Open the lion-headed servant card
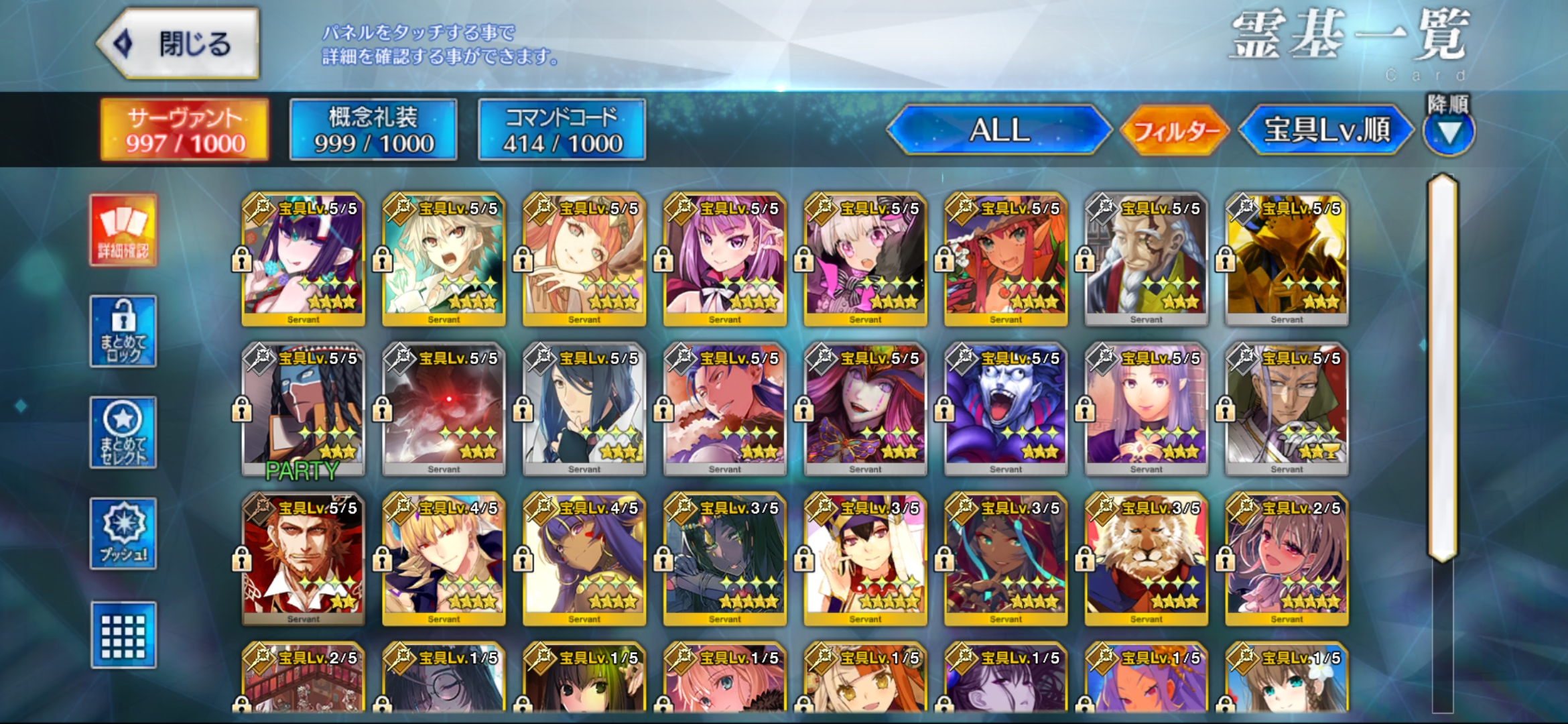Viewport: 1568px width, 724px height. 1147,559
